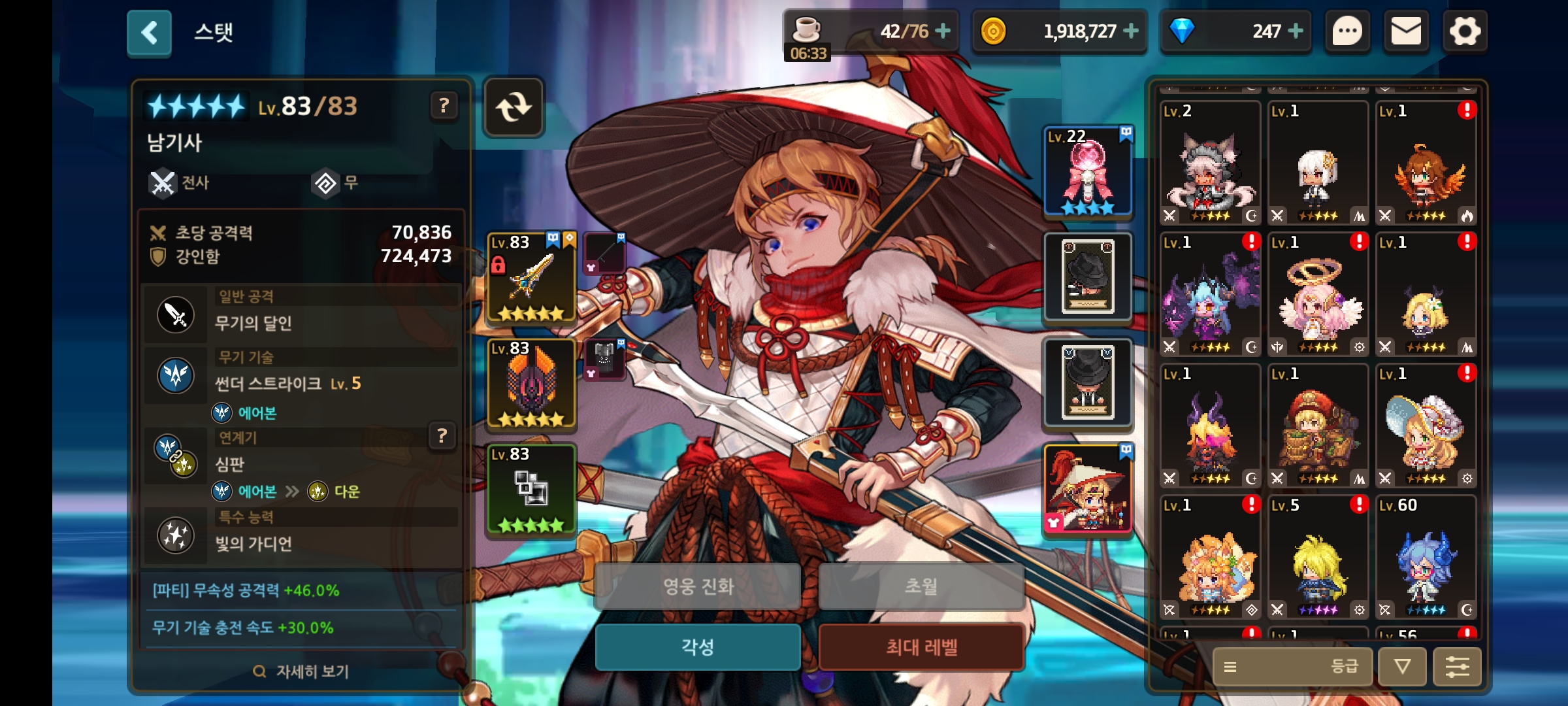Switch hero view with the swap arrows button
This screenshot has height=706, width=1568.
[x=514, y=107]
